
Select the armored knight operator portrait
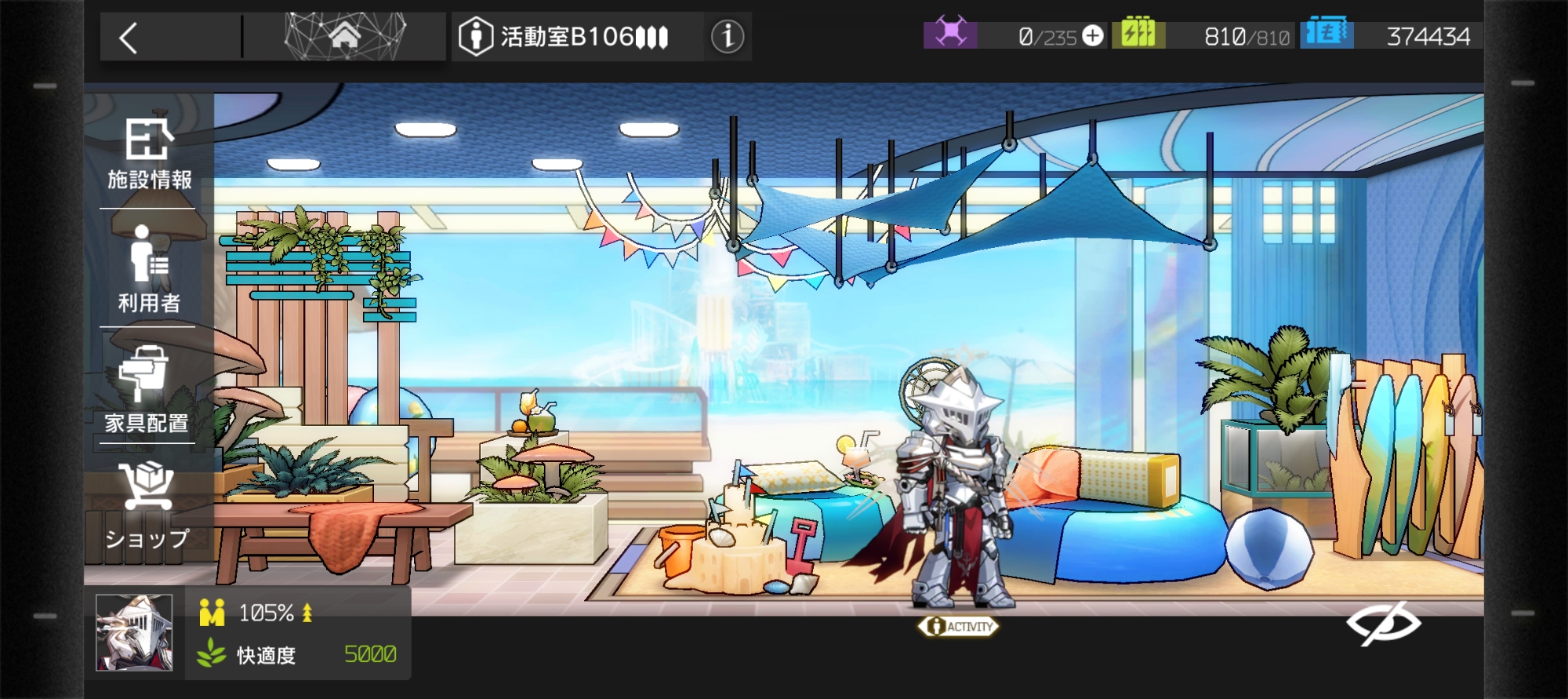tap(134, 632)
